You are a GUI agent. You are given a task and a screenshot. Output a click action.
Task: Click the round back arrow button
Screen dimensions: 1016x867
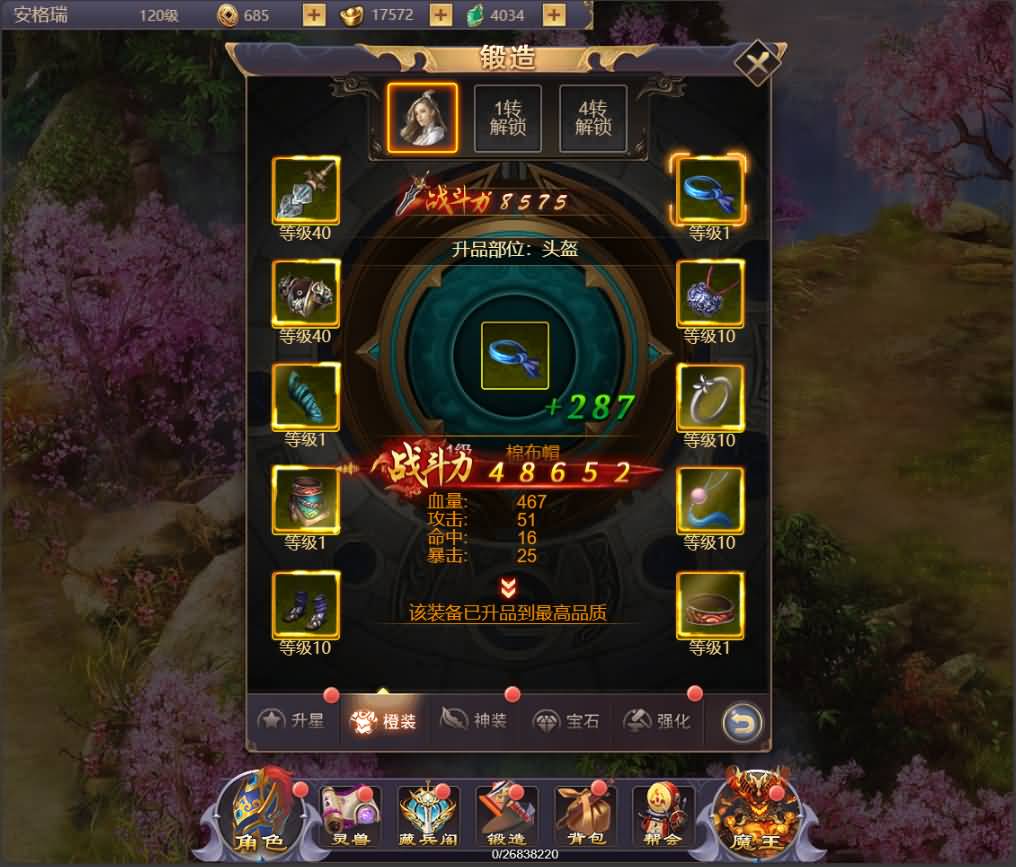click(741, 722)
